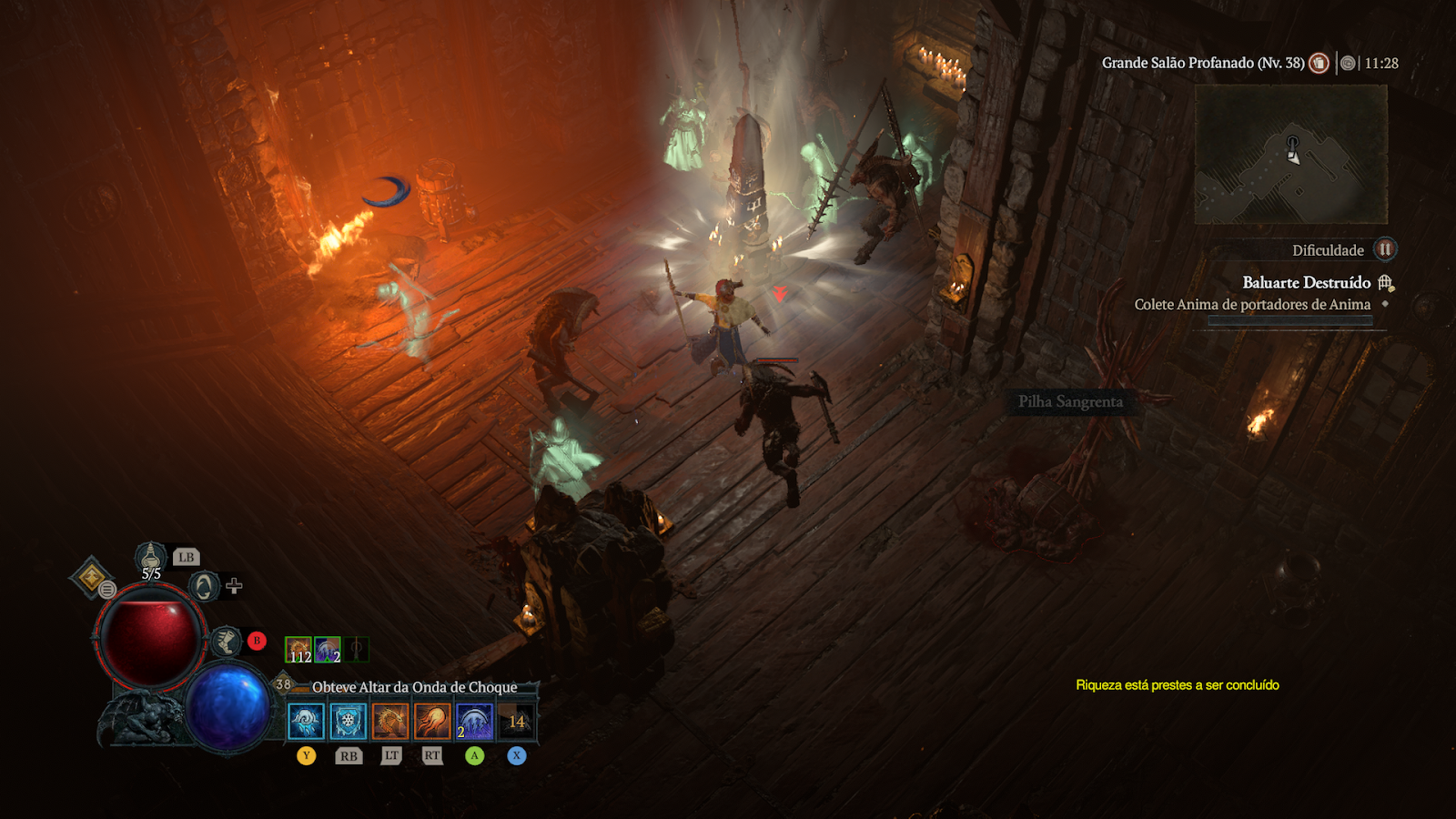1456x819 pixels.
Task: Use the lightning arc skill with 2 charges
Action: (474, 722)
